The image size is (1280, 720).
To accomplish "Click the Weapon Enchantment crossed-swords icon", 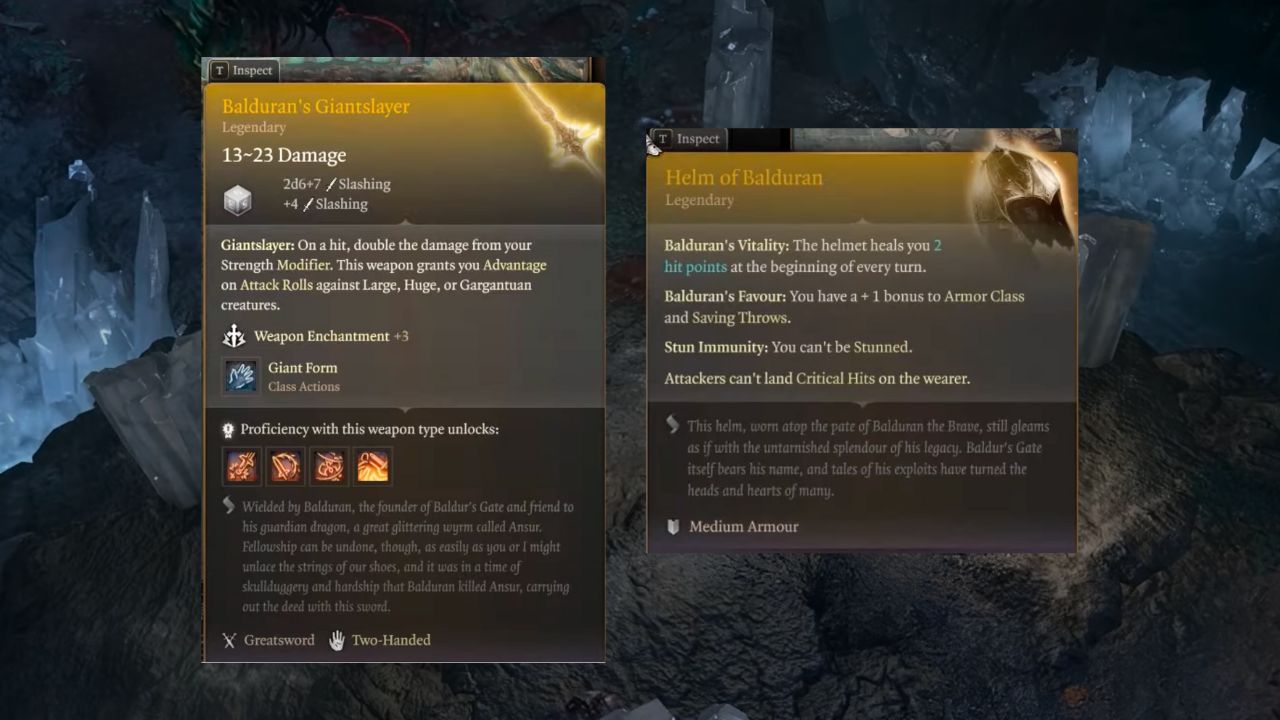I will click(x=234, y=336).
